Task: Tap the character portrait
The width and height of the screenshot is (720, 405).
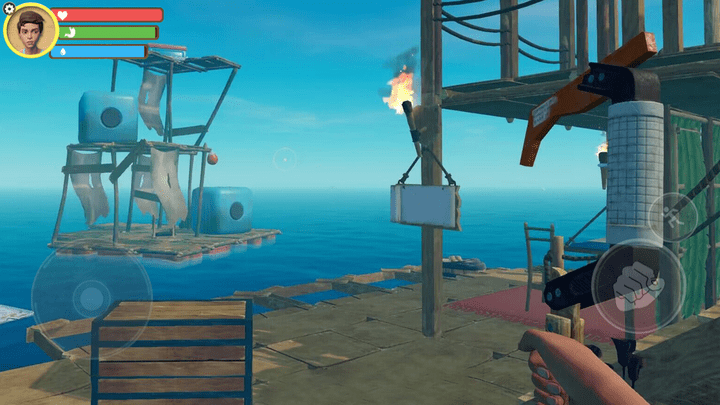Action: tap(30, 31)
